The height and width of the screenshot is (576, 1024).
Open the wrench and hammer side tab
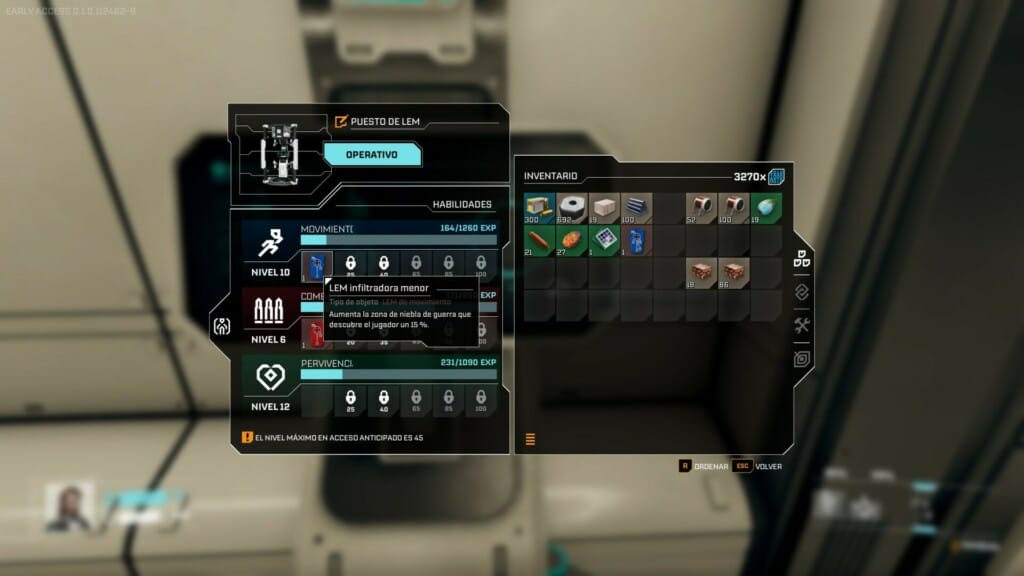801,325
